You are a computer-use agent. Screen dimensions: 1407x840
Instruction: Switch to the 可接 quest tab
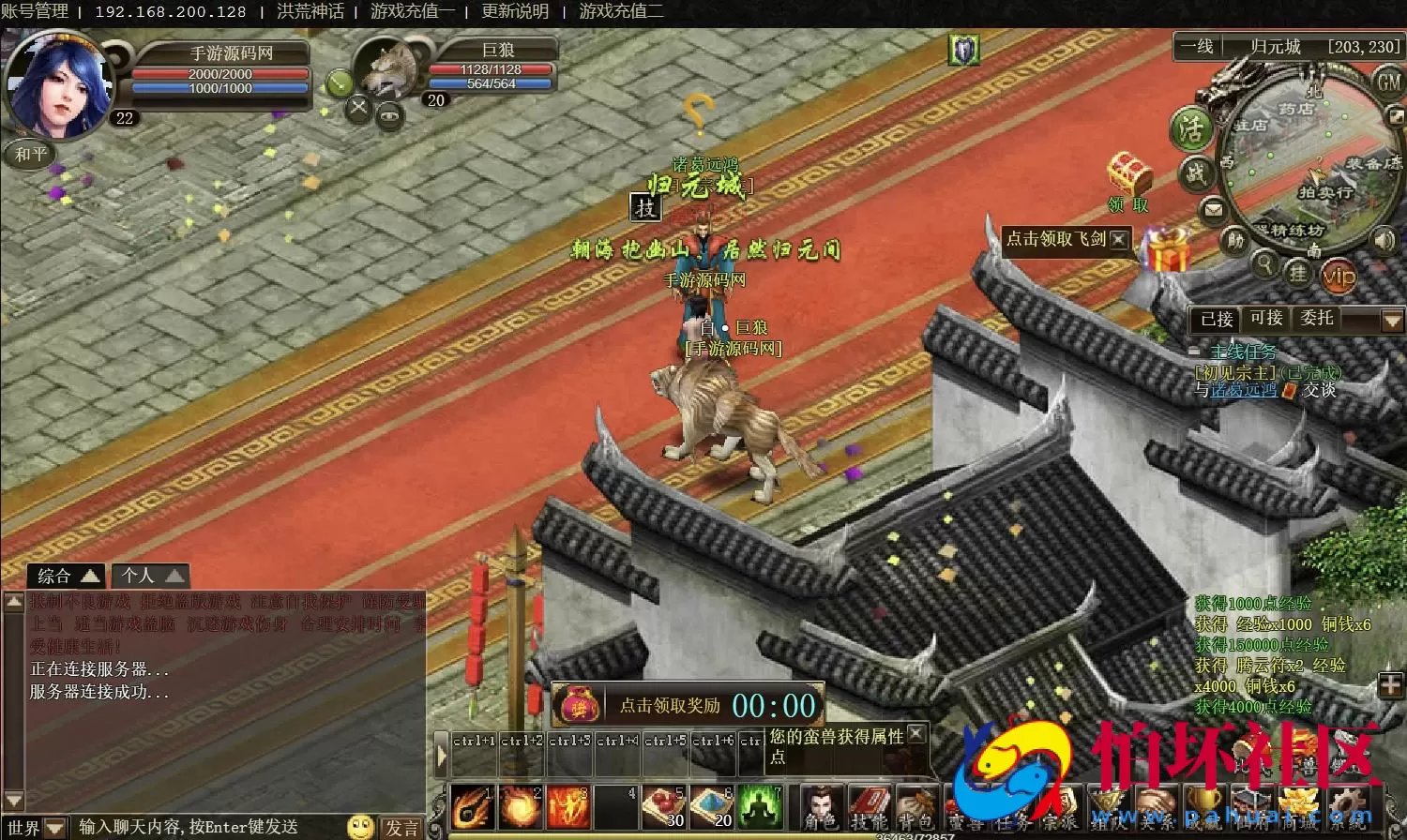pyautogui.click(x=1267, y=319)
